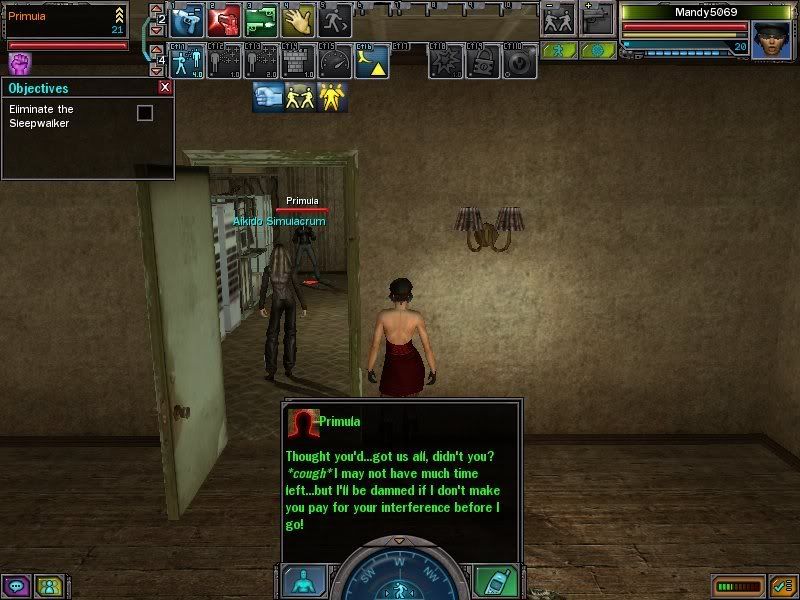The width and height of the screenshot is (800, 600).
Task: Use the red punch ability
Action: click(x=224, y=21)
